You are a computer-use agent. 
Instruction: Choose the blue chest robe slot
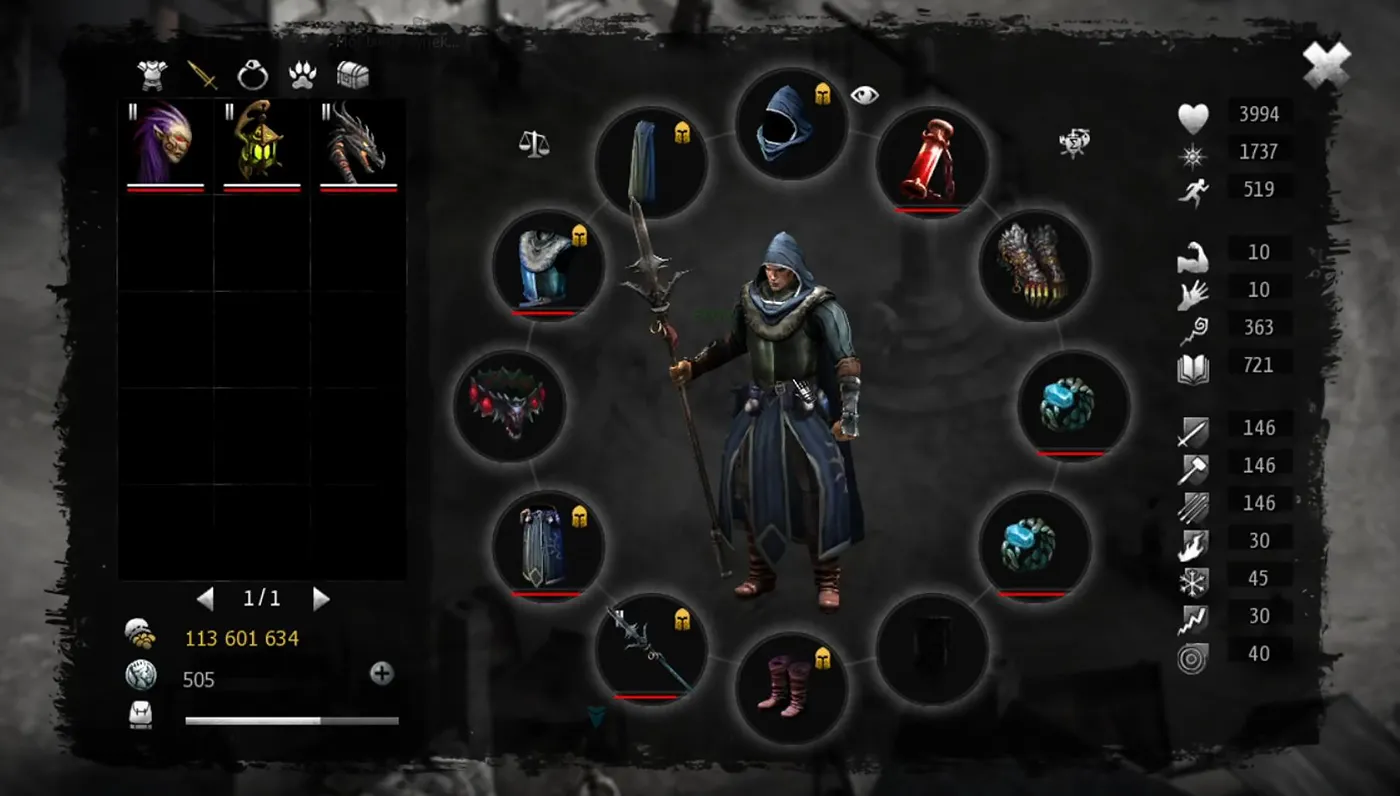[548, 265]
